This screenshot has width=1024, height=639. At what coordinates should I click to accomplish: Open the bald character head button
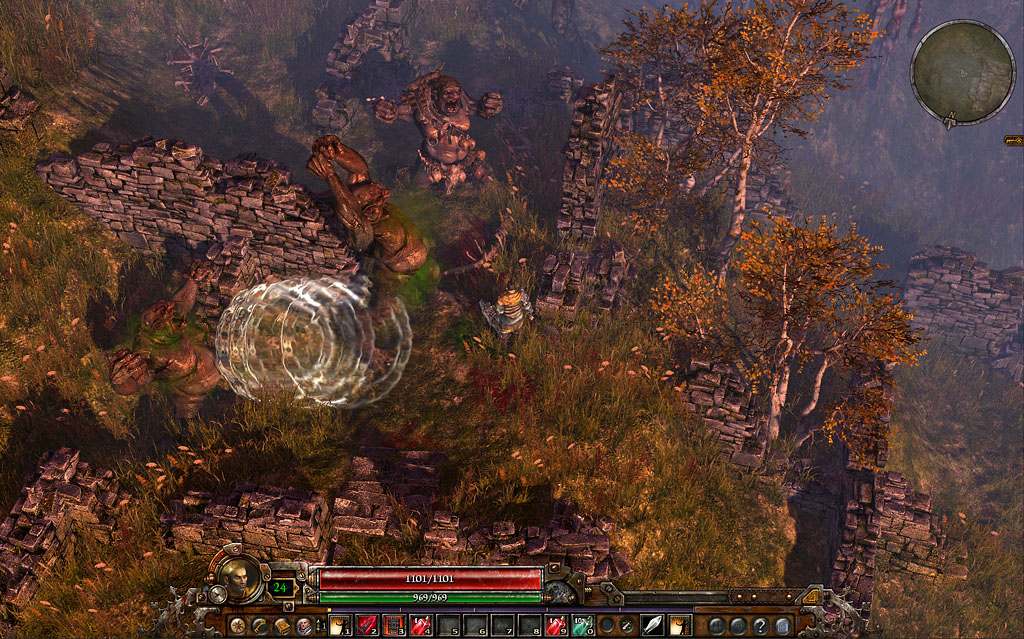[303, 626]
